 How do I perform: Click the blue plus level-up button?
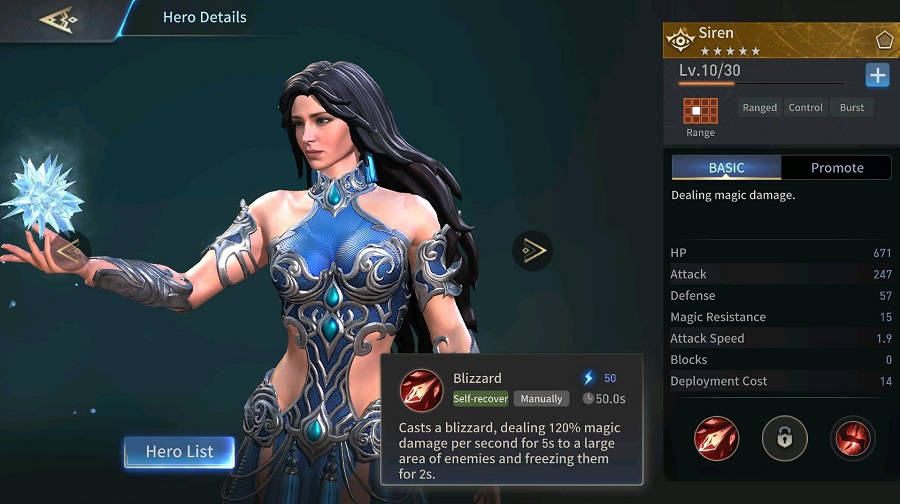(x=876, y=75)
